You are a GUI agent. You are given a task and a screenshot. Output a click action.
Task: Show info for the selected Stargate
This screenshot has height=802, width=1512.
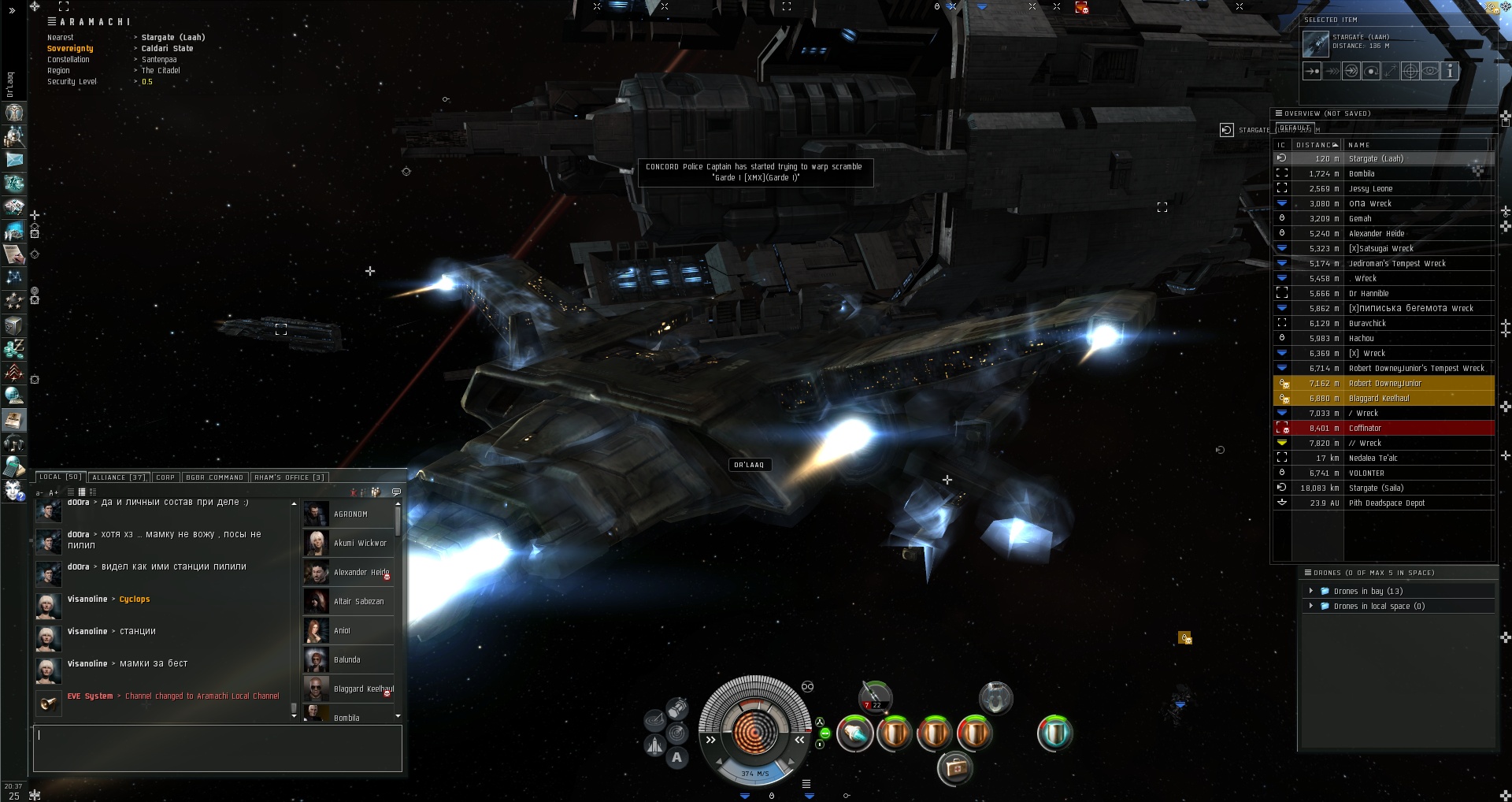tap(1449, 71)
